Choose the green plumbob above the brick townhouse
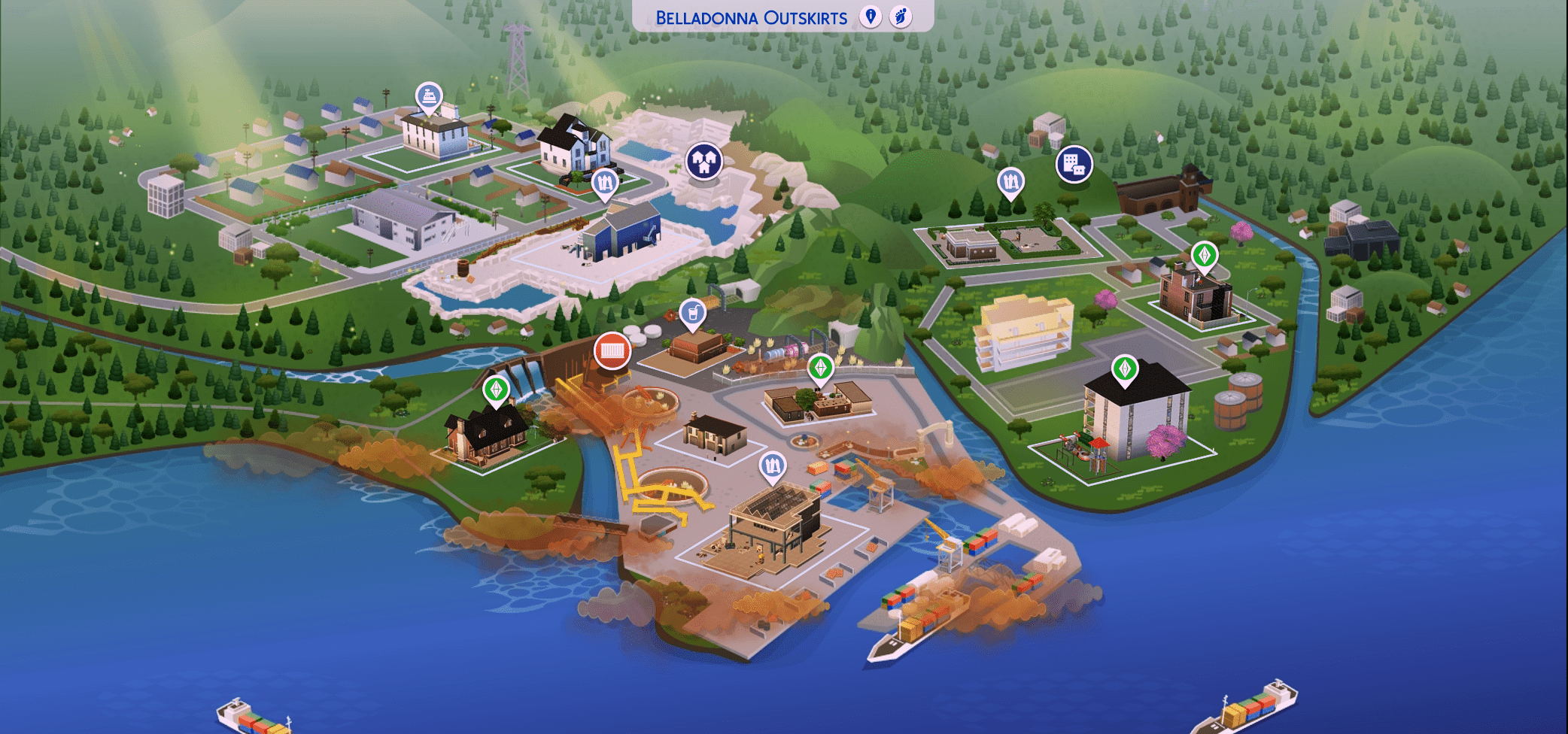Screen dimensions: 1568x734 click(x=1205, y=256)
